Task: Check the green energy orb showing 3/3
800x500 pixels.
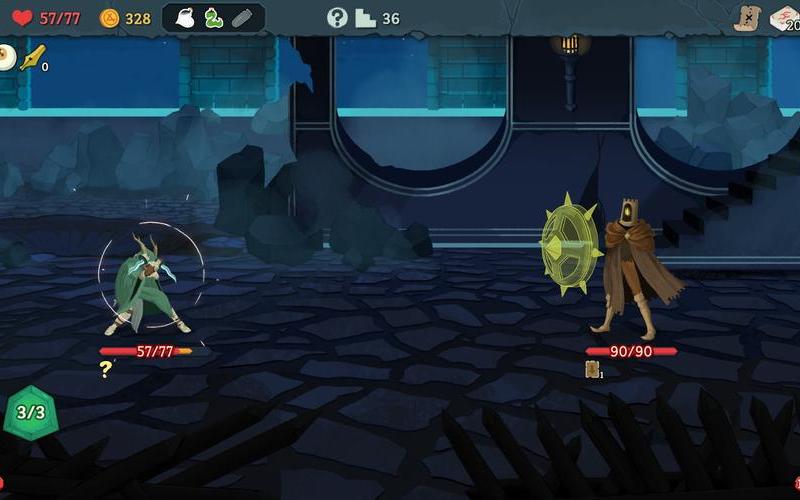Action: pyautogui.click(x=31, y=412)
